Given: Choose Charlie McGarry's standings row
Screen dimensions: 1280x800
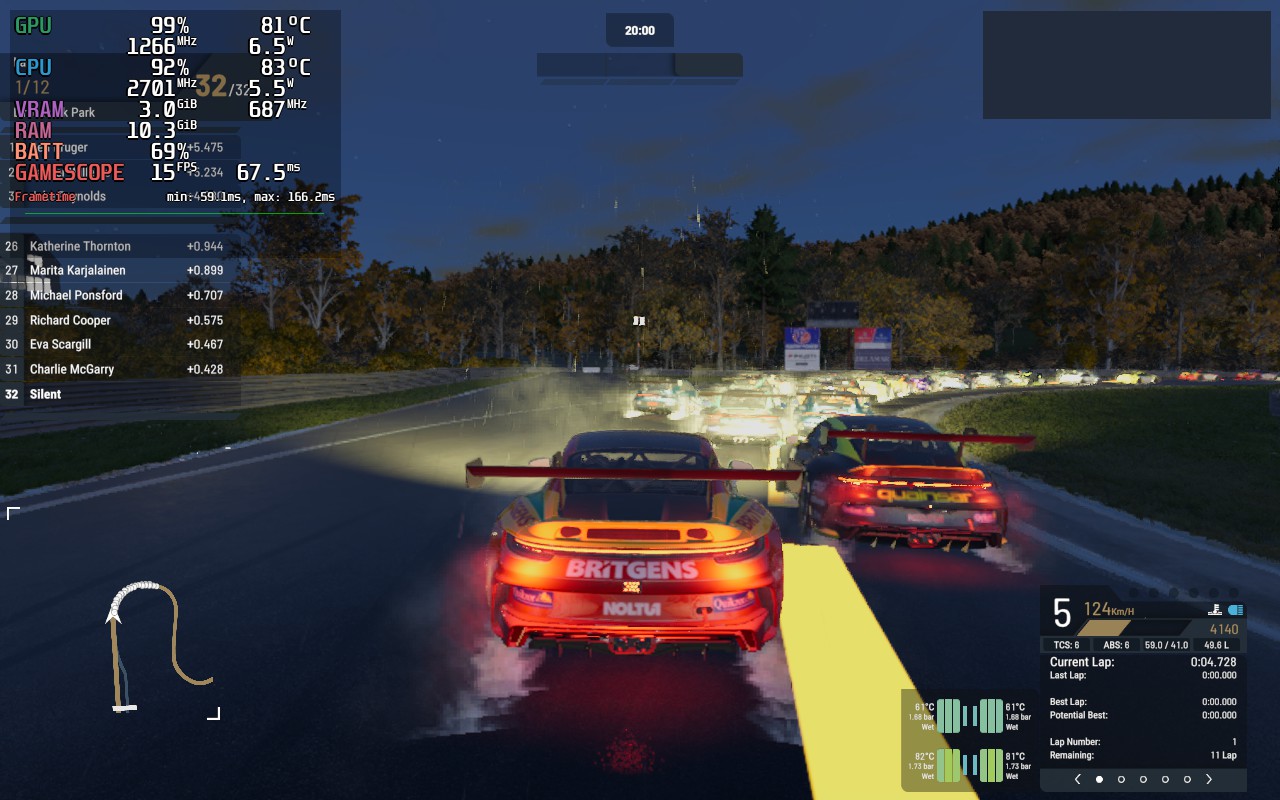Looking at the screenshot, I should (72, 370).
